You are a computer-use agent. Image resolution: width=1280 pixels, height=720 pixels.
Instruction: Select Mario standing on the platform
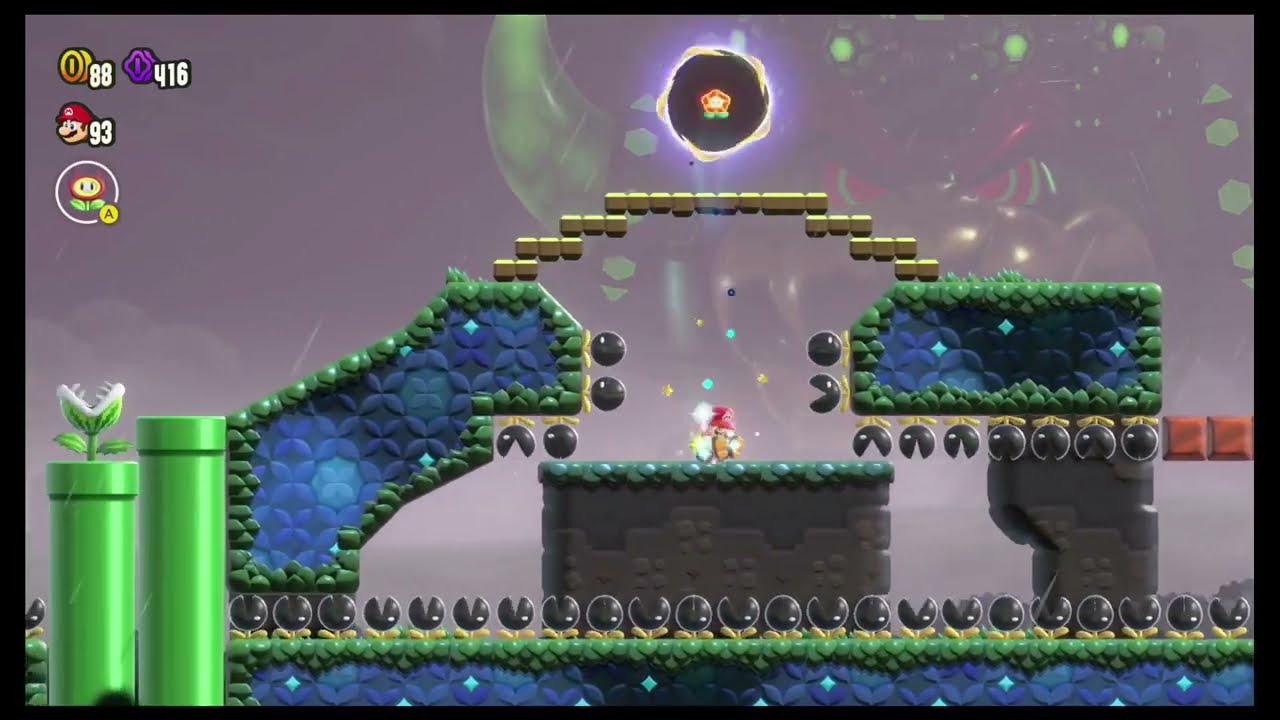722,434
